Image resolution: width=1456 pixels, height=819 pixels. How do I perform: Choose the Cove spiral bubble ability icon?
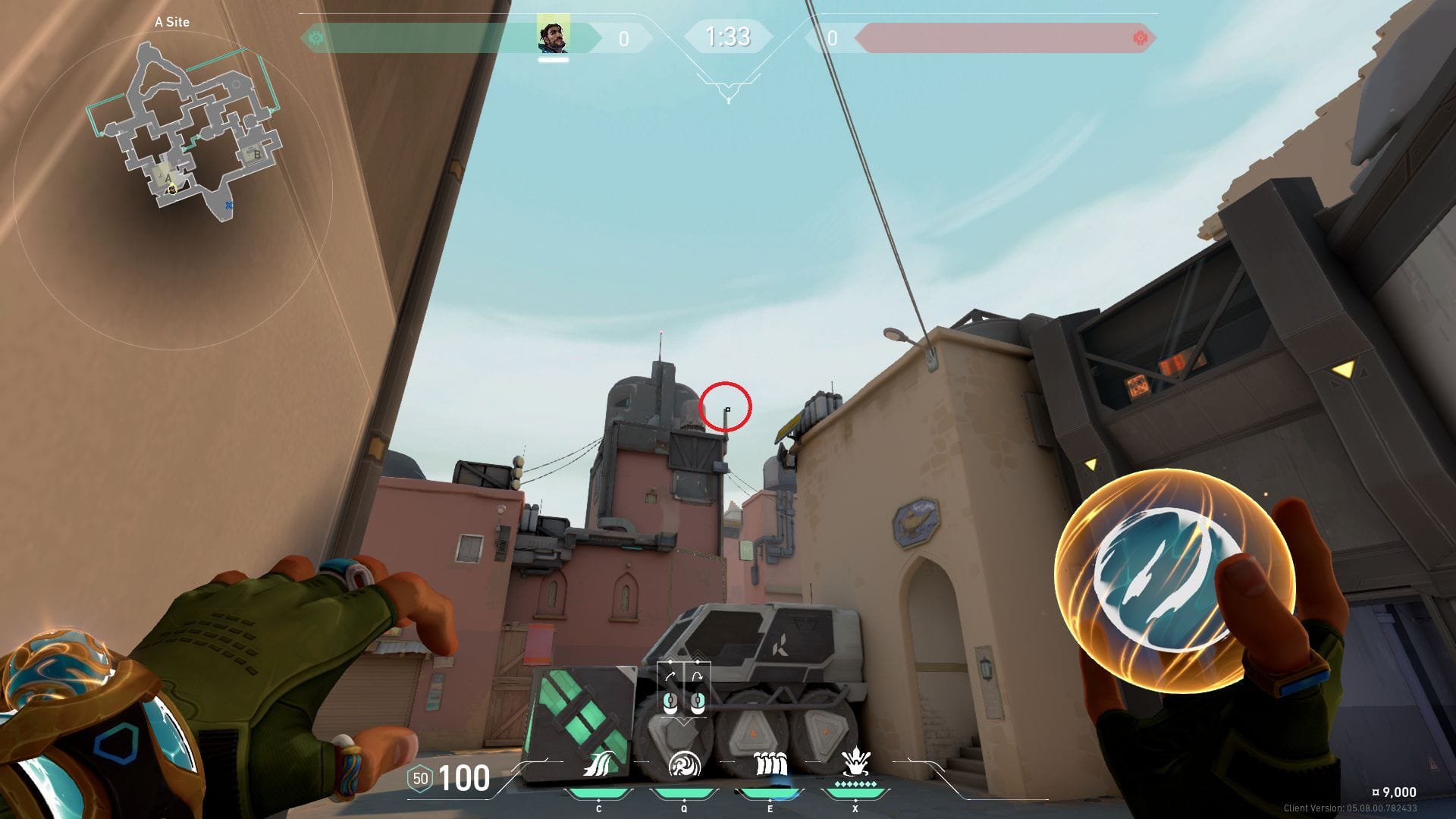(683, 765)
